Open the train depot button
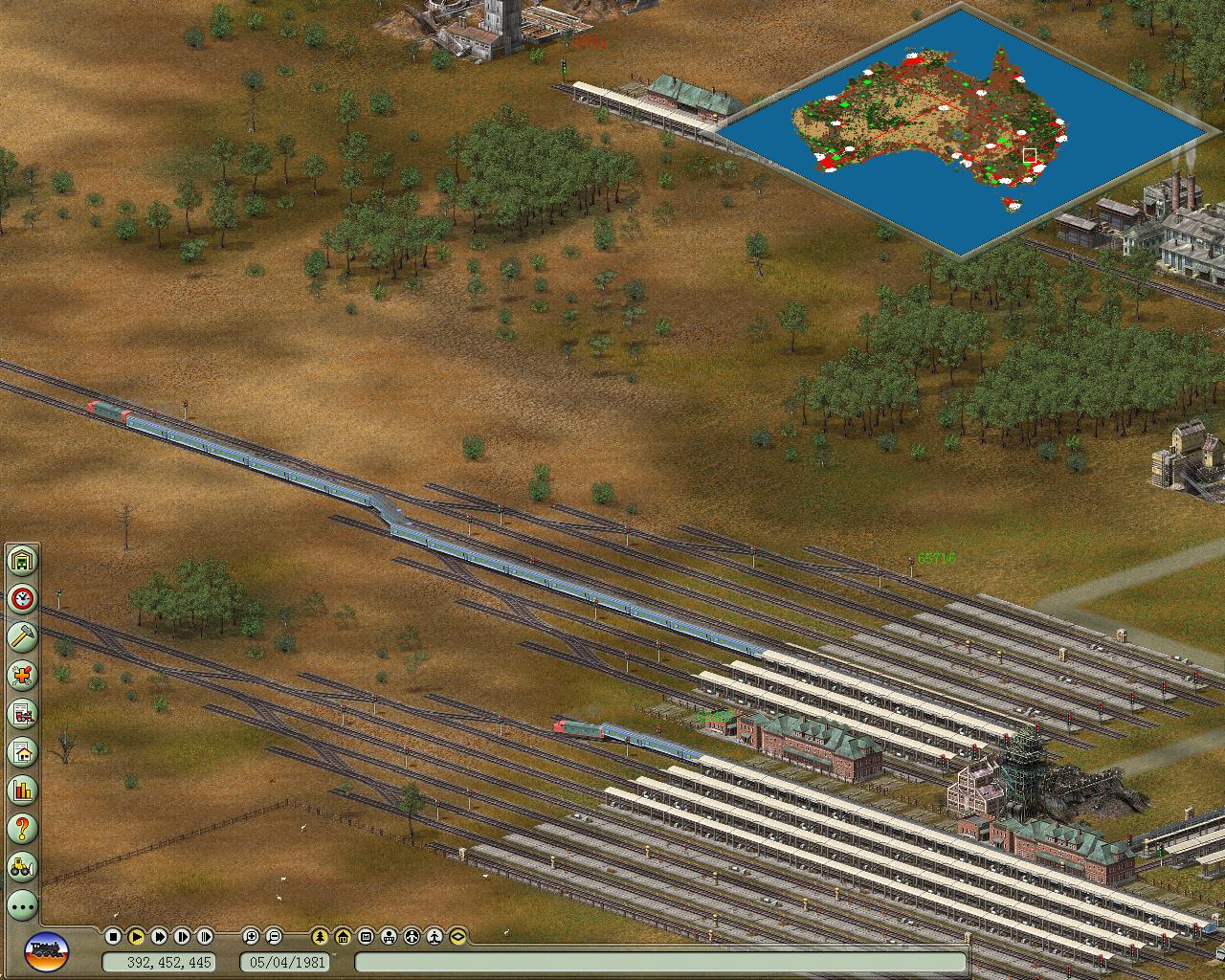Viewport: 1225px width, 980px height. 22,561
